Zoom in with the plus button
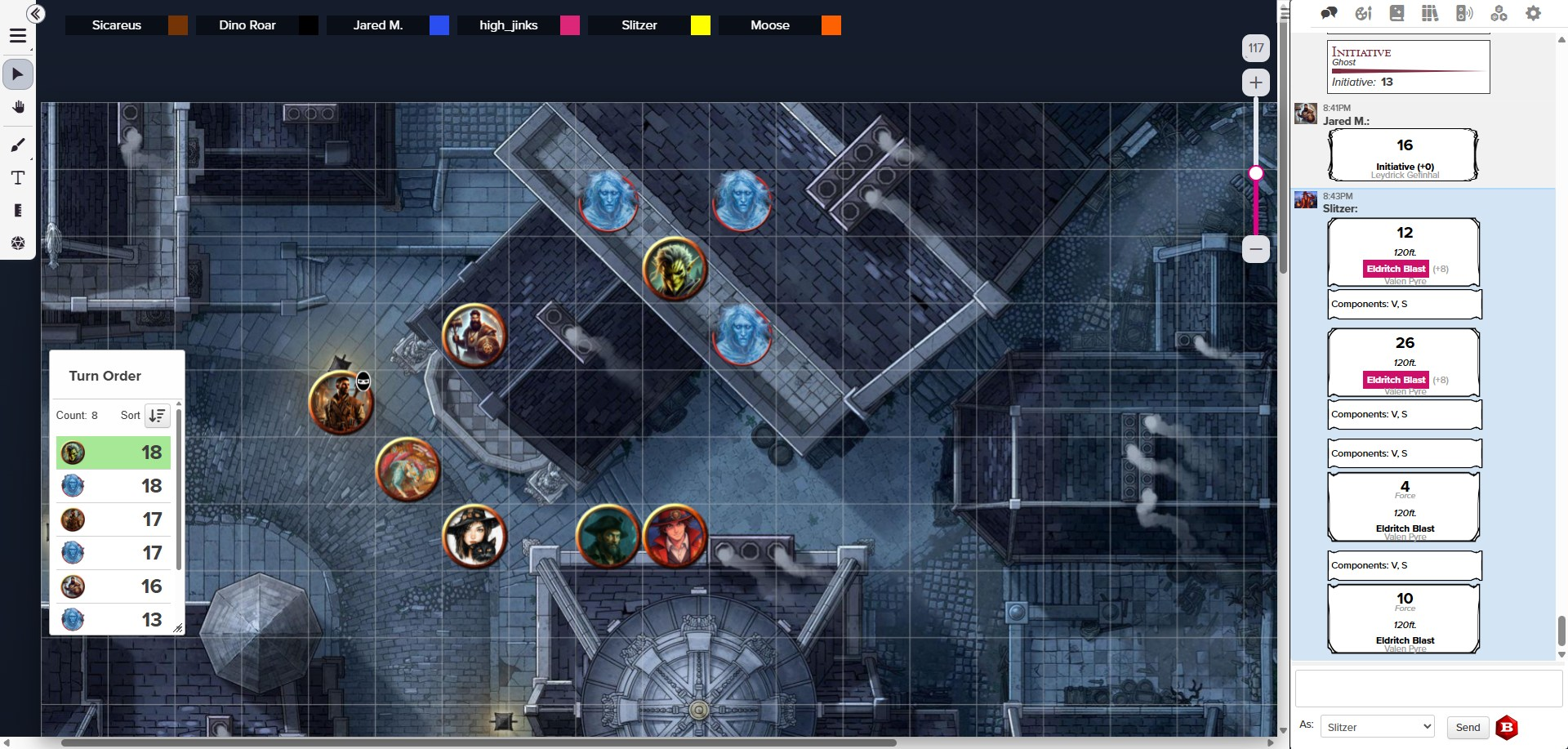The width and height of the screenshot is (1568, 749). coord(1255,82)
